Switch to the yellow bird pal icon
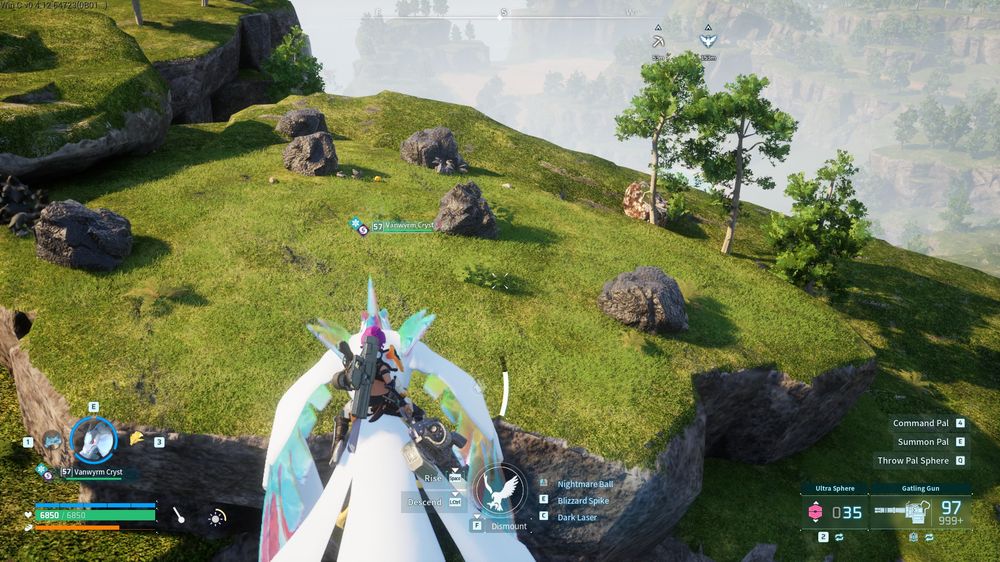The height and width of the screenshot is (562, 1000). (136, 438)
